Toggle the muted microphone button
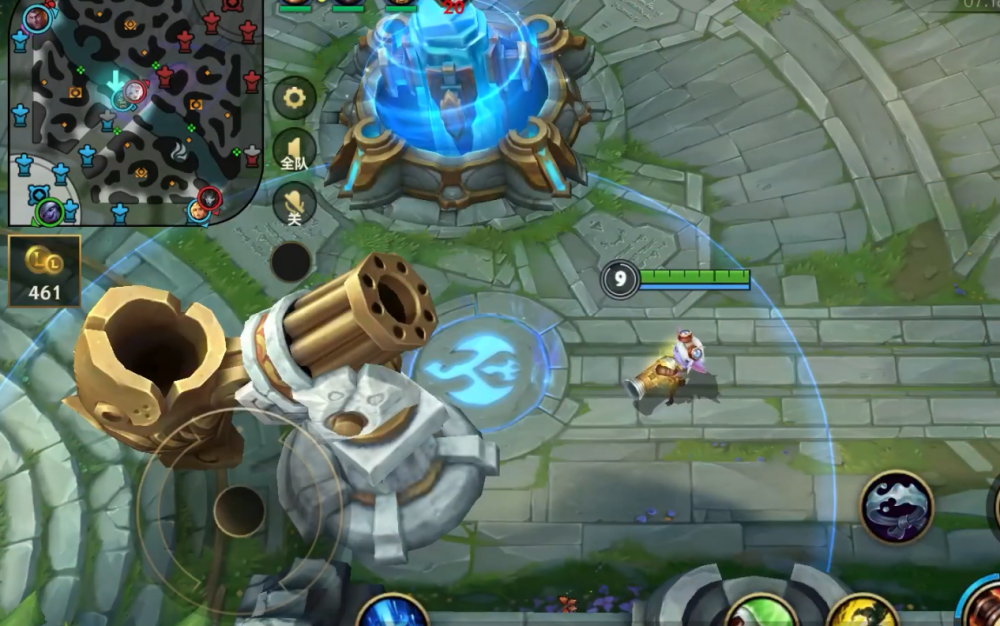The image size is (1000, 626). (294, 203)
